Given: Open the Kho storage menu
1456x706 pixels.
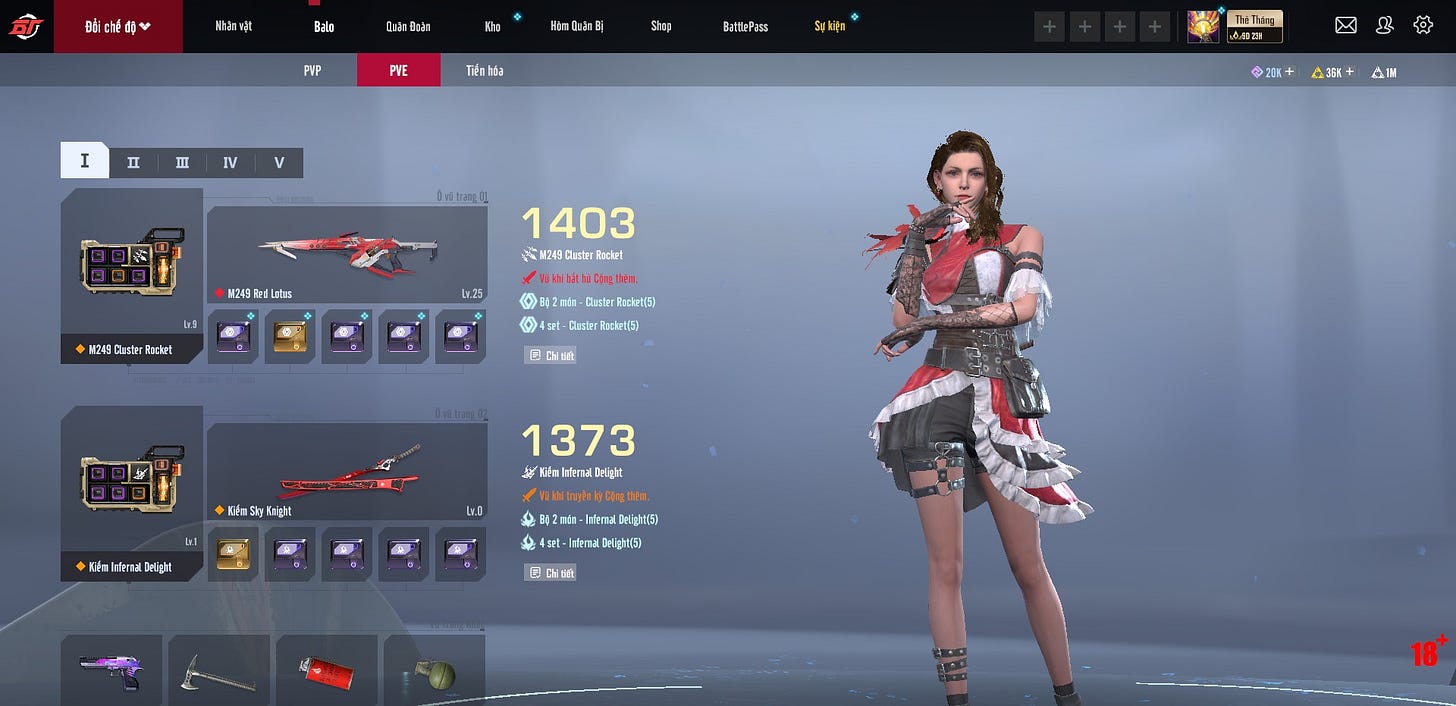Looking at the screenshot, I should [492, 26].
